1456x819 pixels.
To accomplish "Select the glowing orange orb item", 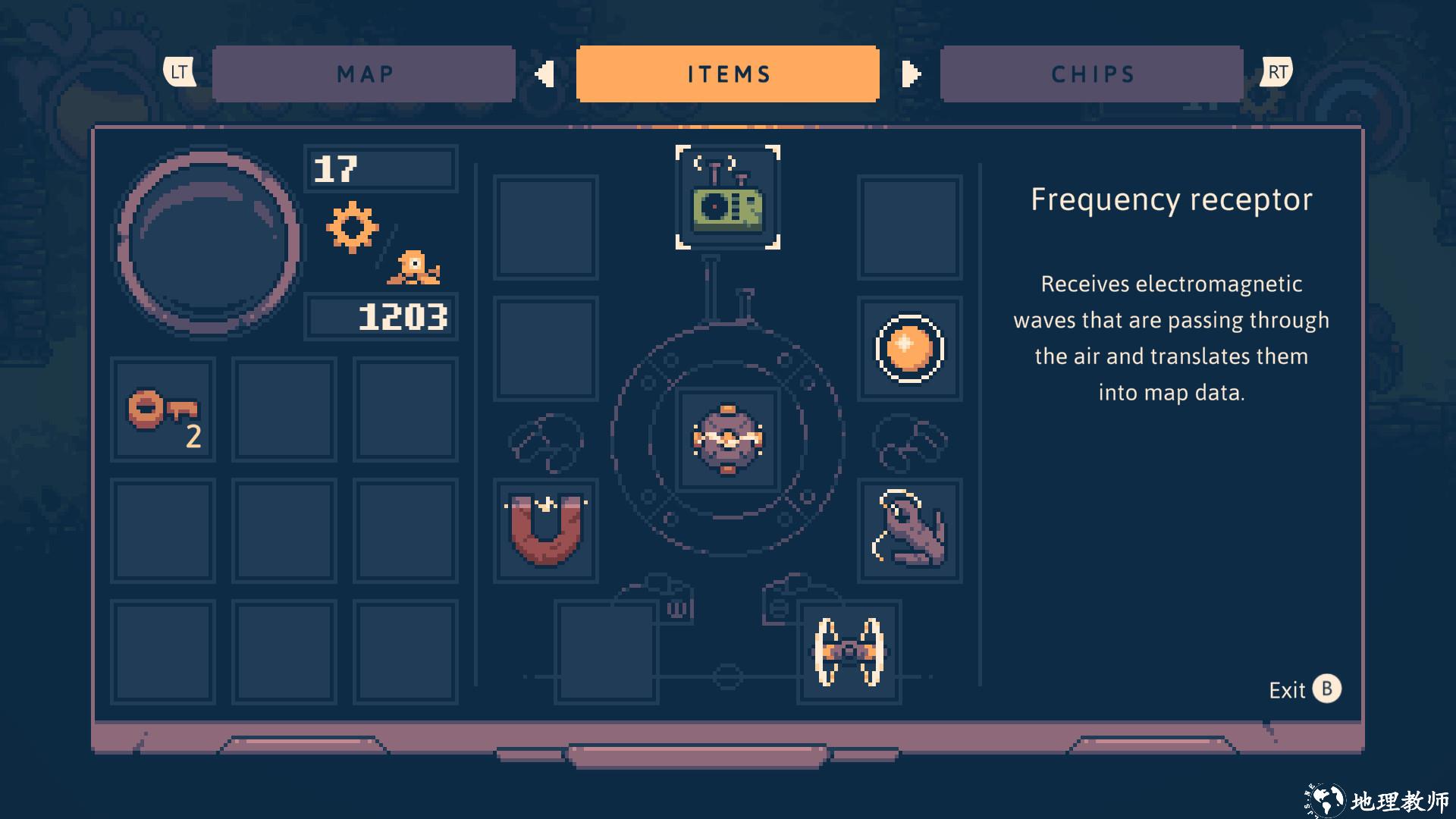I will pyautogui.click(x=909, y=349).
